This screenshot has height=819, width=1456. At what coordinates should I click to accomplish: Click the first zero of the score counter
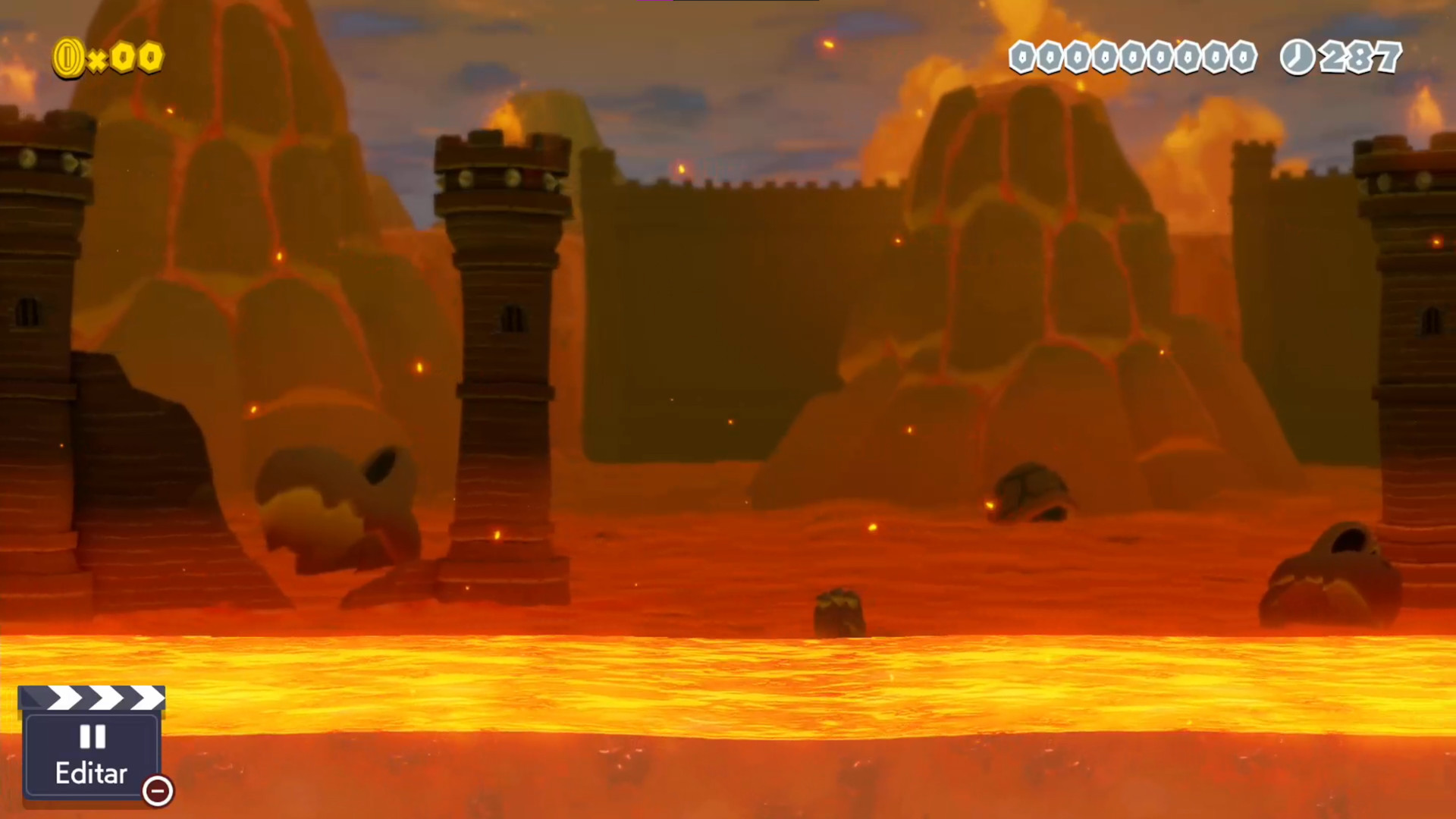click(1020, 56)
